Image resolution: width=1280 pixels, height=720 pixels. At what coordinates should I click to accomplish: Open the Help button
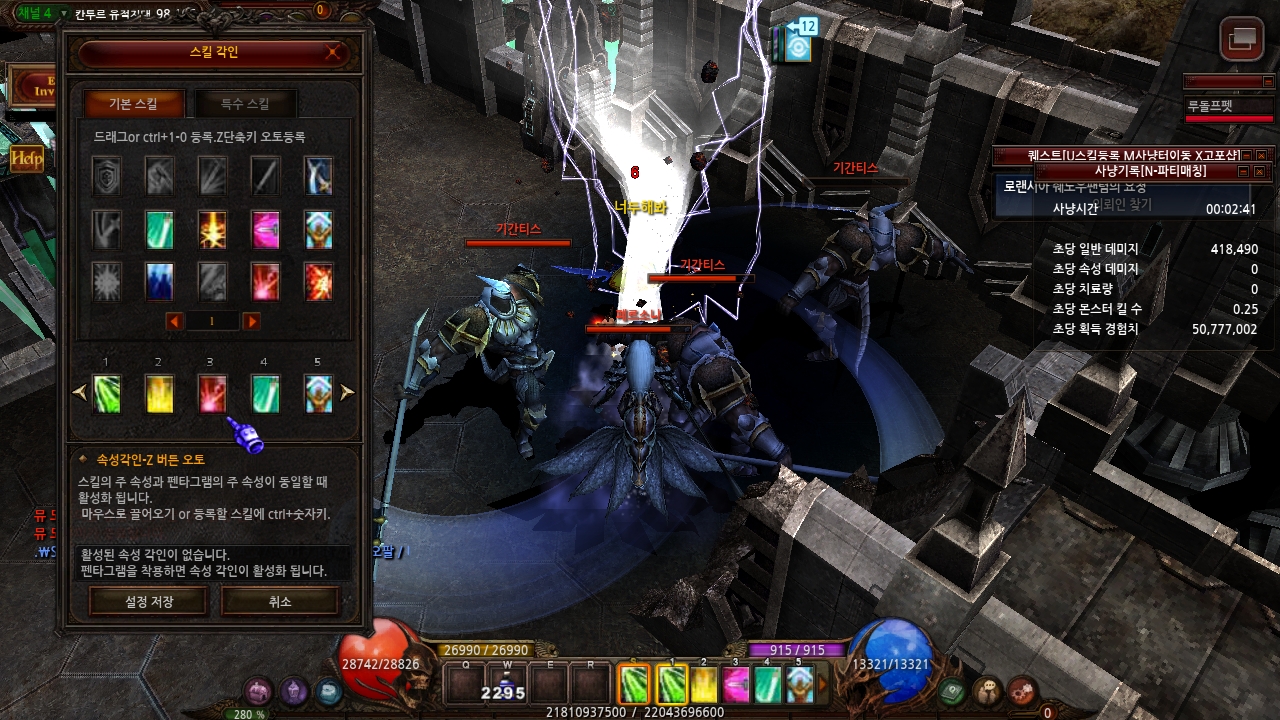pos(26,158)
